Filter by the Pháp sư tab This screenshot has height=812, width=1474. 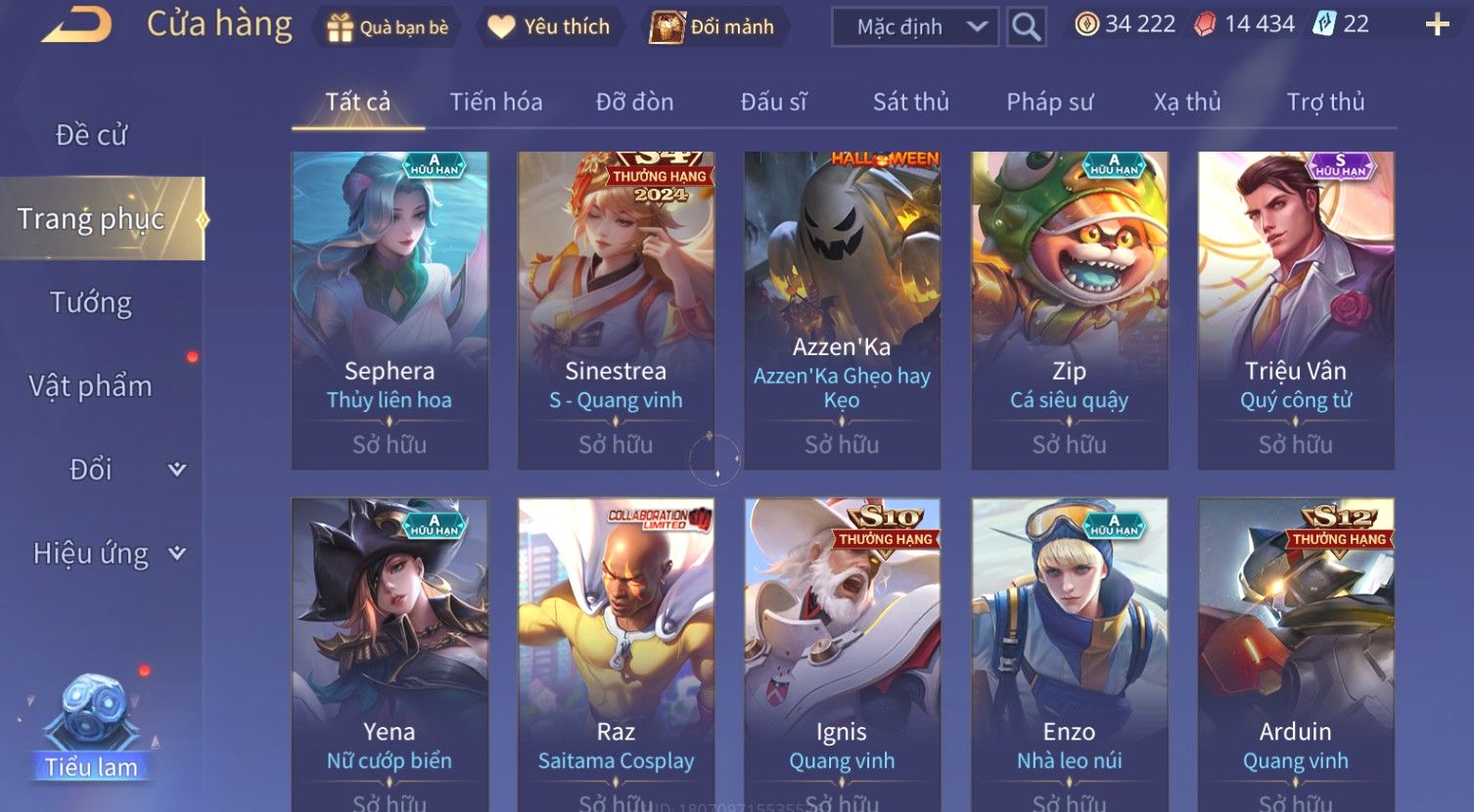tap(1049, 102)
